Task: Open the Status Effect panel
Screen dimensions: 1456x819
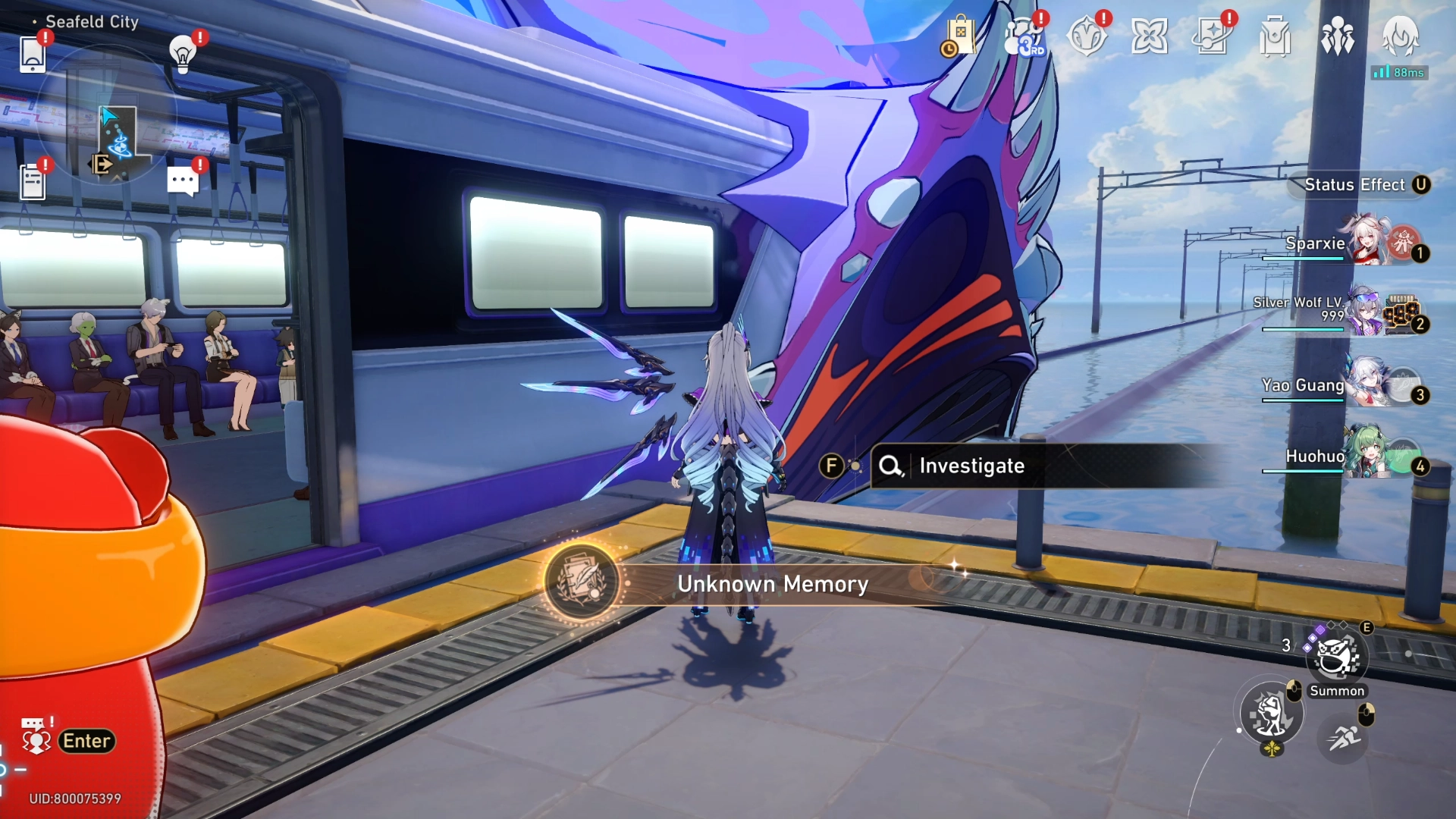Action: tap(1360, 184)
